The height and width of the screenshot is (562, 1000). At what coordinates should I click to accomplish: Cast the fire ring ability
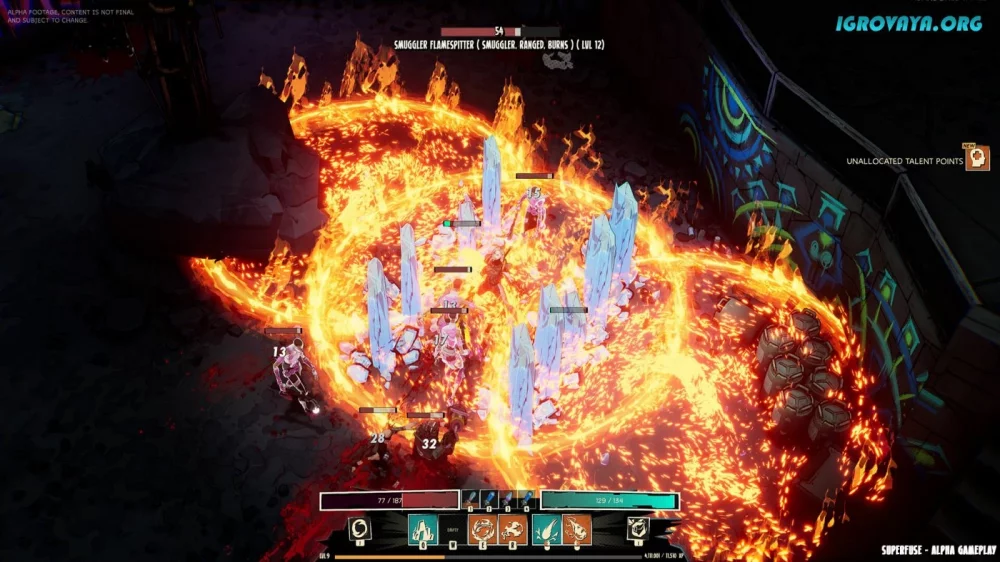click(x=483, y=529)
